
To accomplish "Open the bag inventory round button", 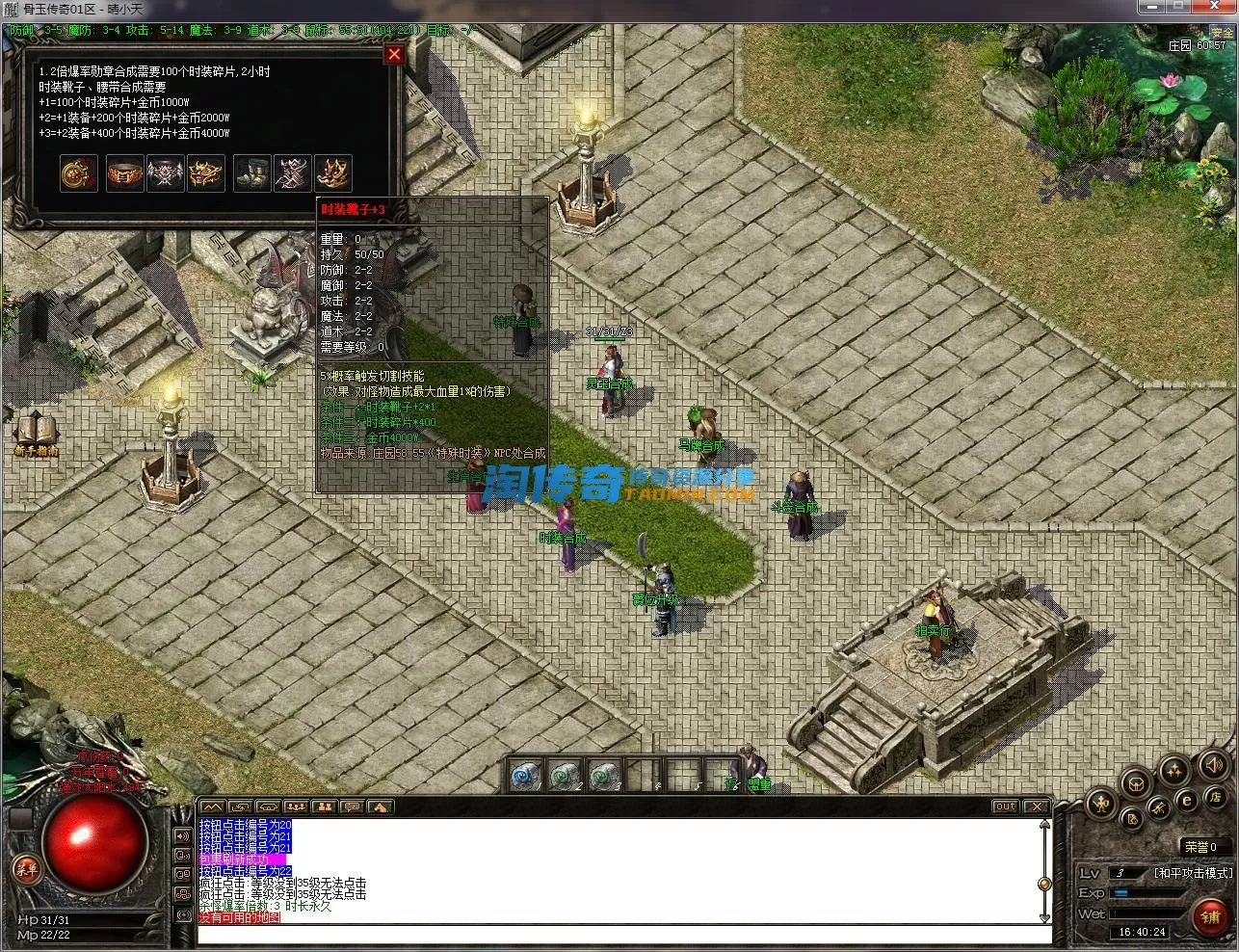I will (x=1137, y=781).
